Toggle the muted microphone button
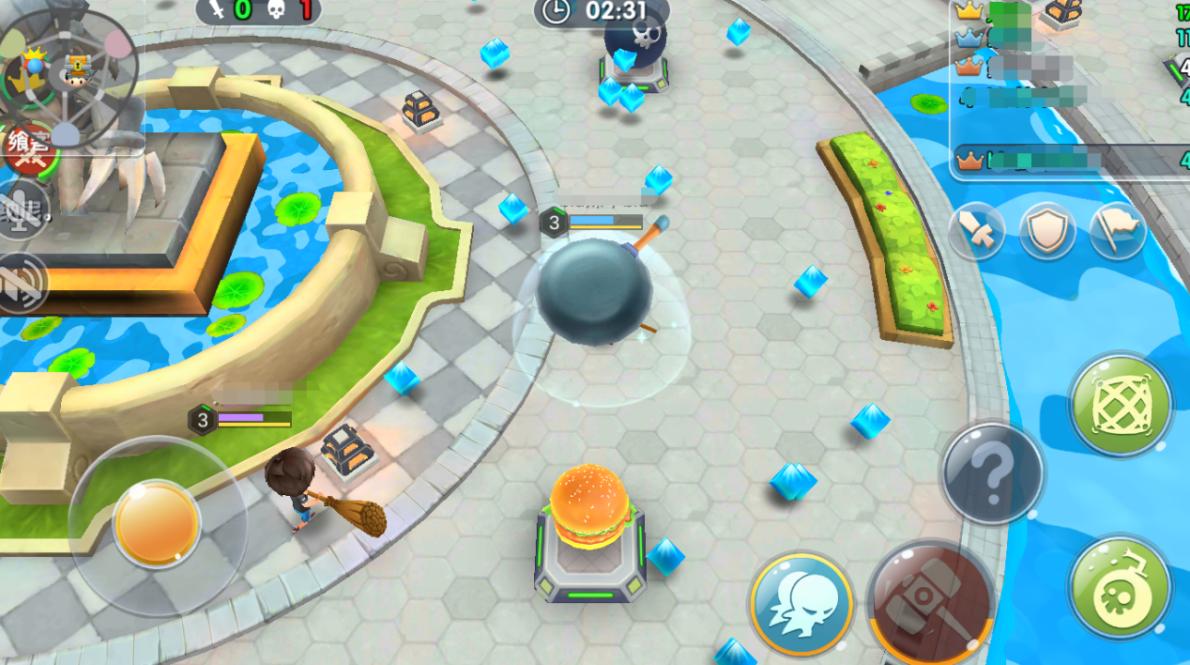 coord(22,210)
